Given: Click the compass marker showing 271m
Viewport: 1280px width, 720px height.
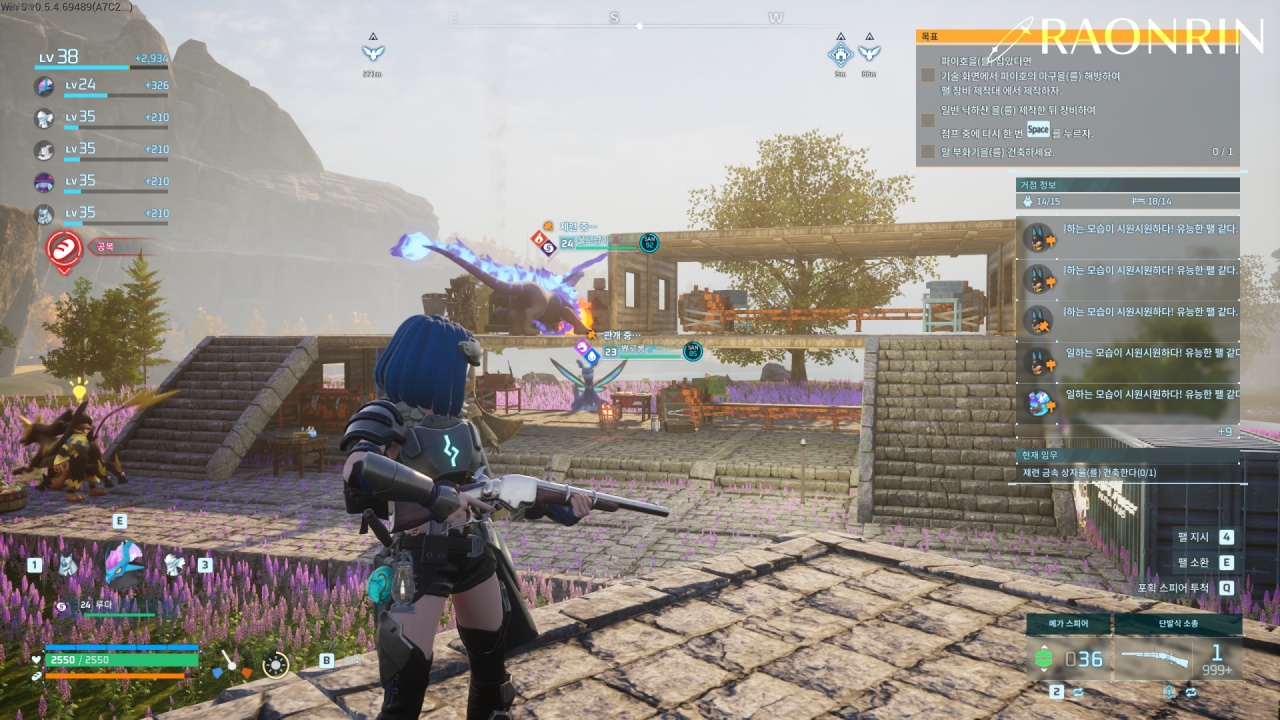Looking at the screenshot, I should (x=373, y=53).
